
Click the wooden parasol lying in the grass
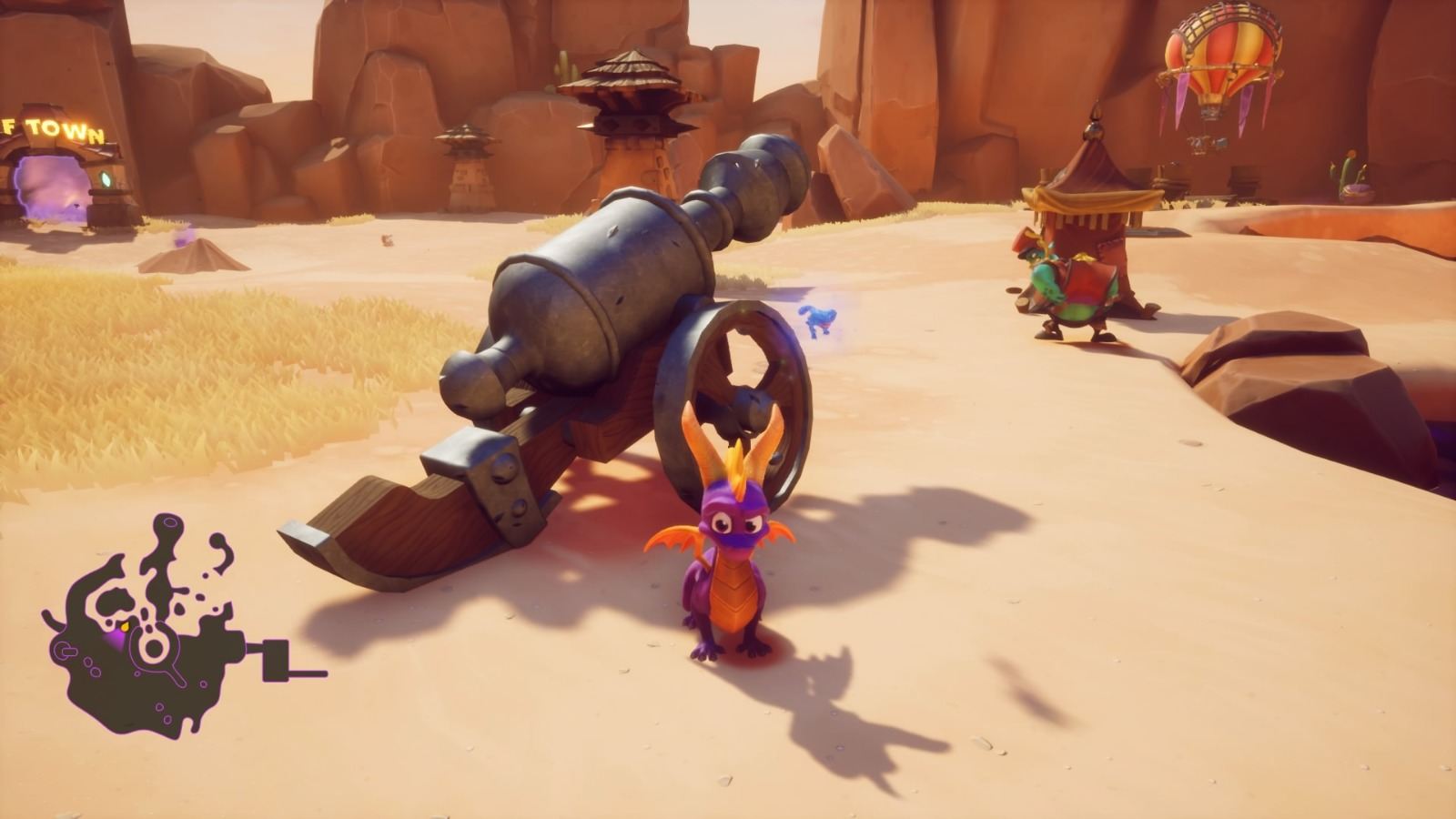click(x=193, y=259)
